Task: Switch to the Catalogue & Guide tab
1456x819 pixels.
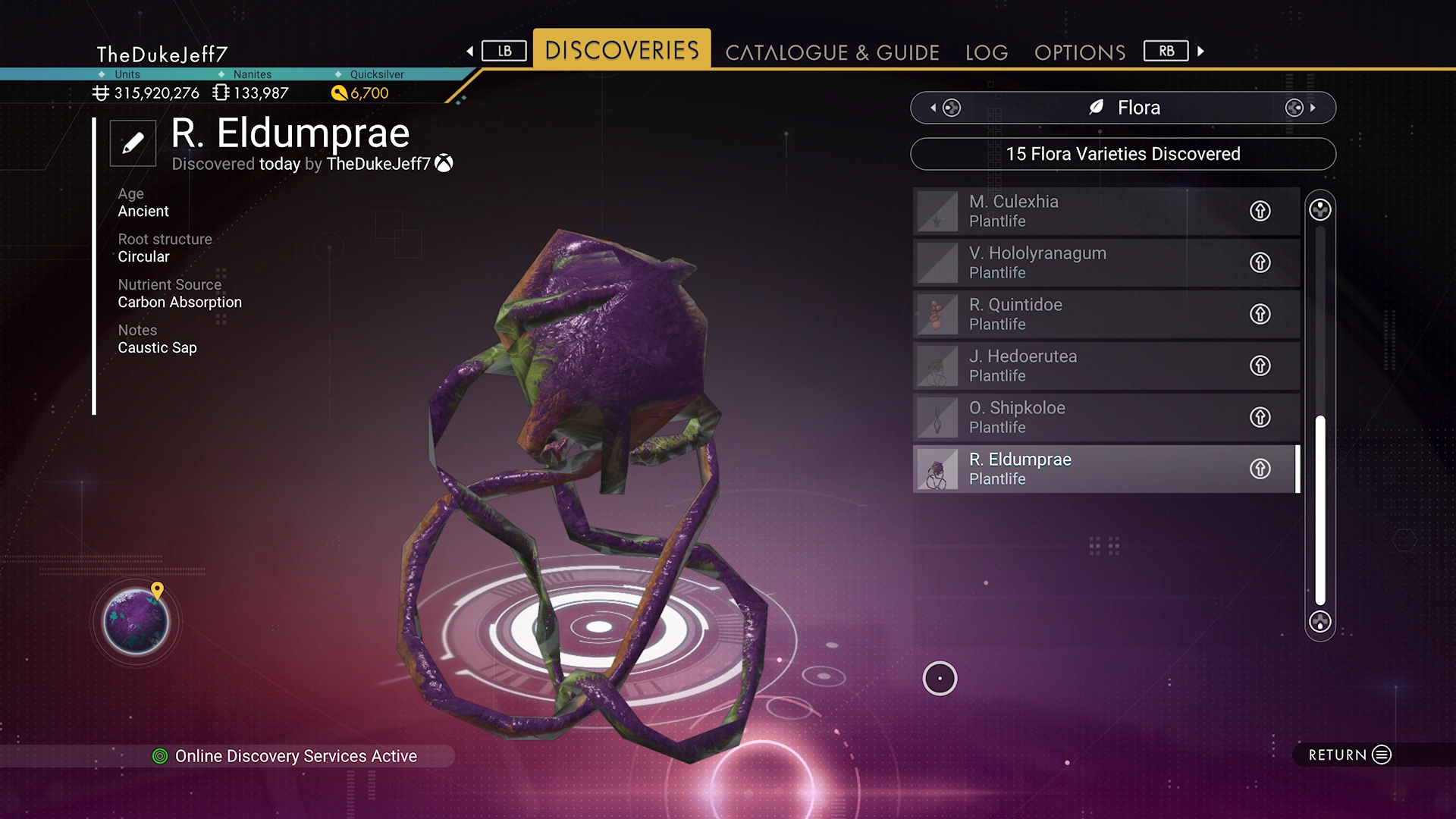Action: 832,52
